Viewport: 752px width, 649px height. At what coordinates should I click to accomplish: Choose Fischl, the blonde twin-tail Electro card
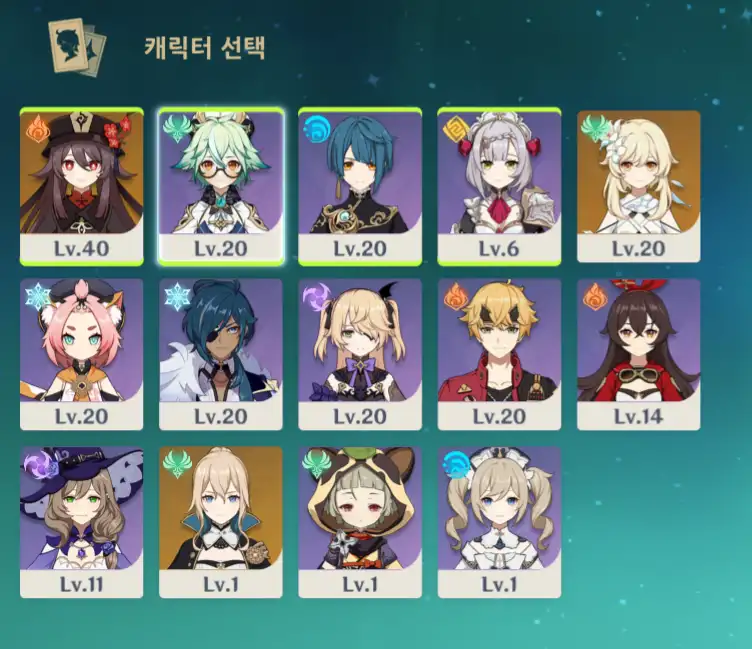coord(360,354)
